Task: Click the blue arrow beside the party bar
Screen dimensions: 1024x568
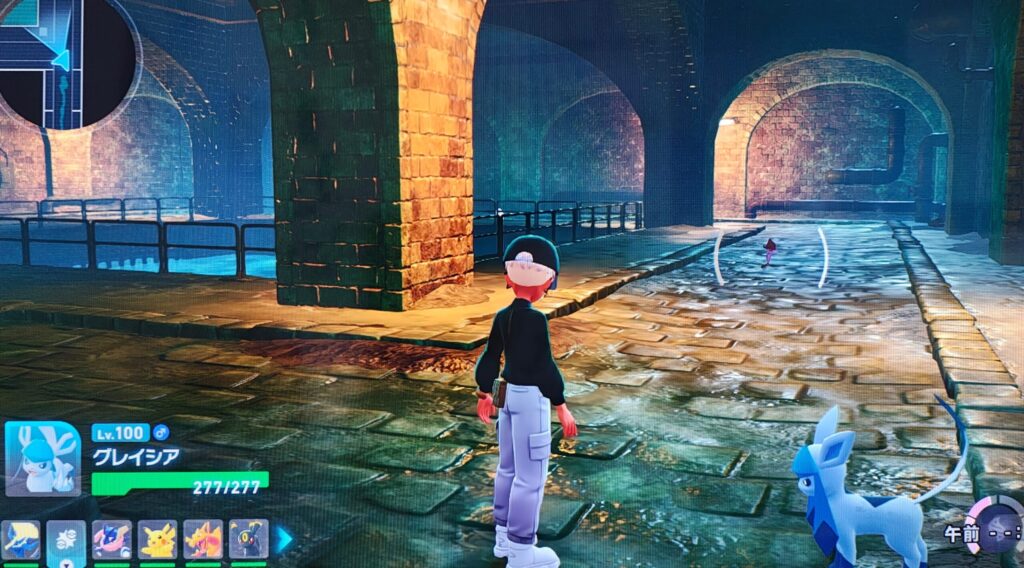Action: coord(285,539)
